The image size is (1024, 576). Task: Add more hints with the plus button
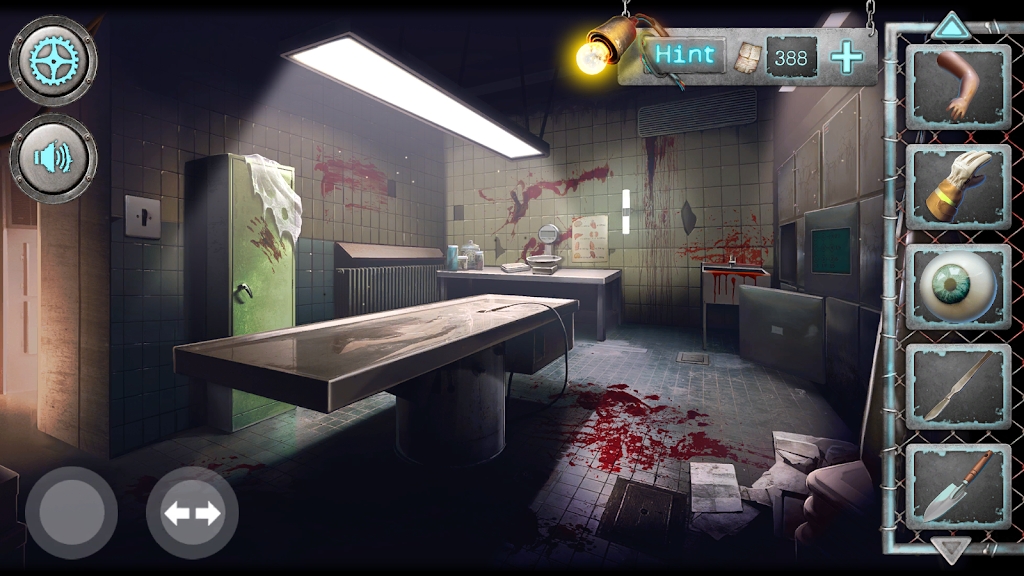tap(846, 57)
